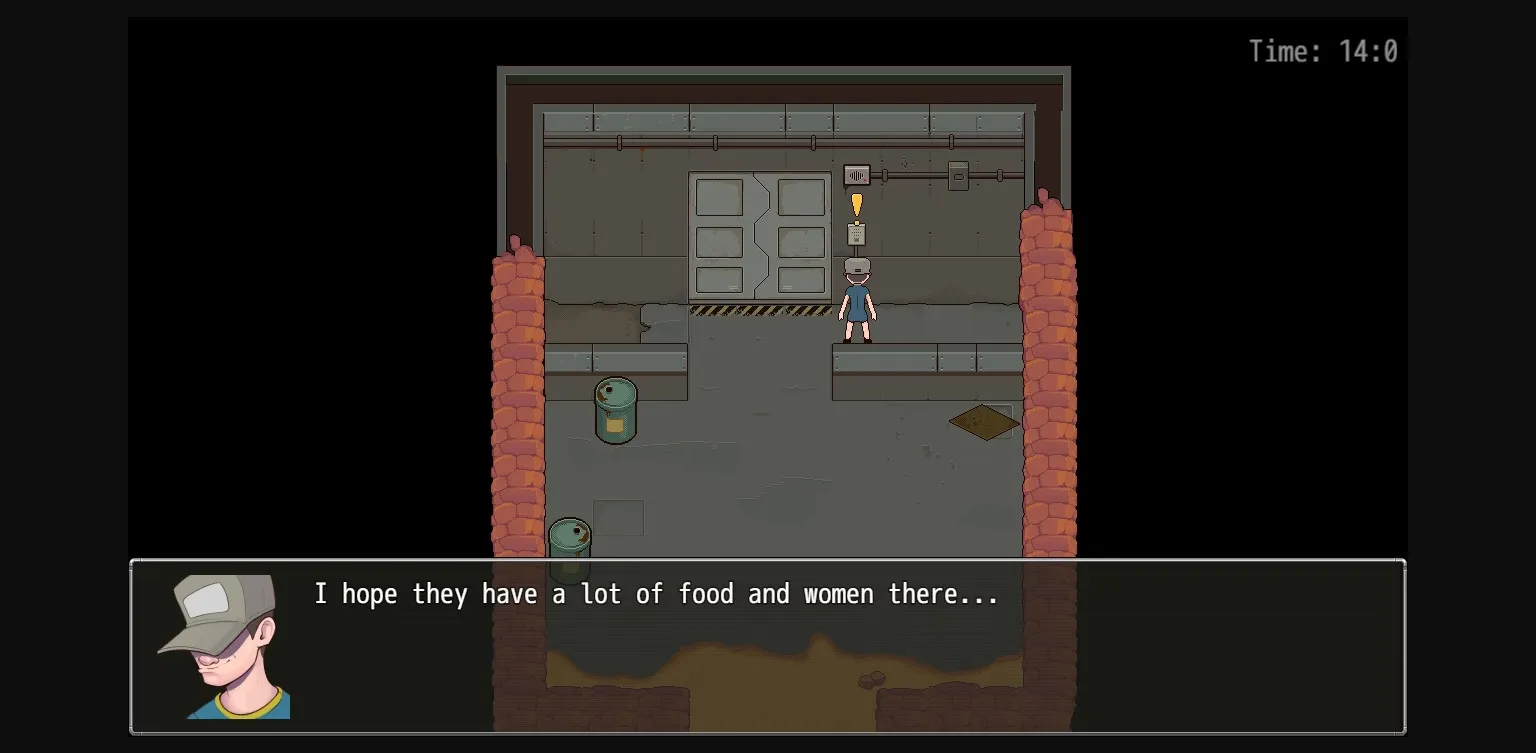This screenshot has height=753, width=1536.
Task: Select the intercom panel below the exclamation mark
Action: [856, 232]
